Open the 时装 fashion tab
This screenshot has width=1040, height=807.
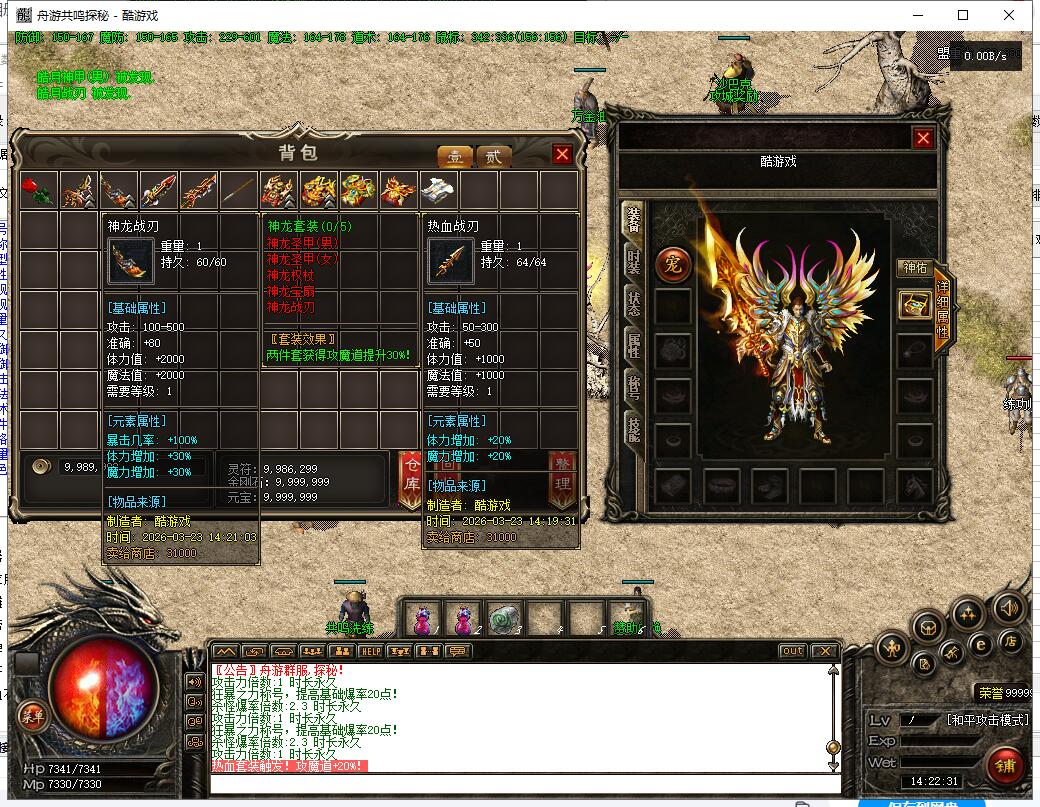633,262
